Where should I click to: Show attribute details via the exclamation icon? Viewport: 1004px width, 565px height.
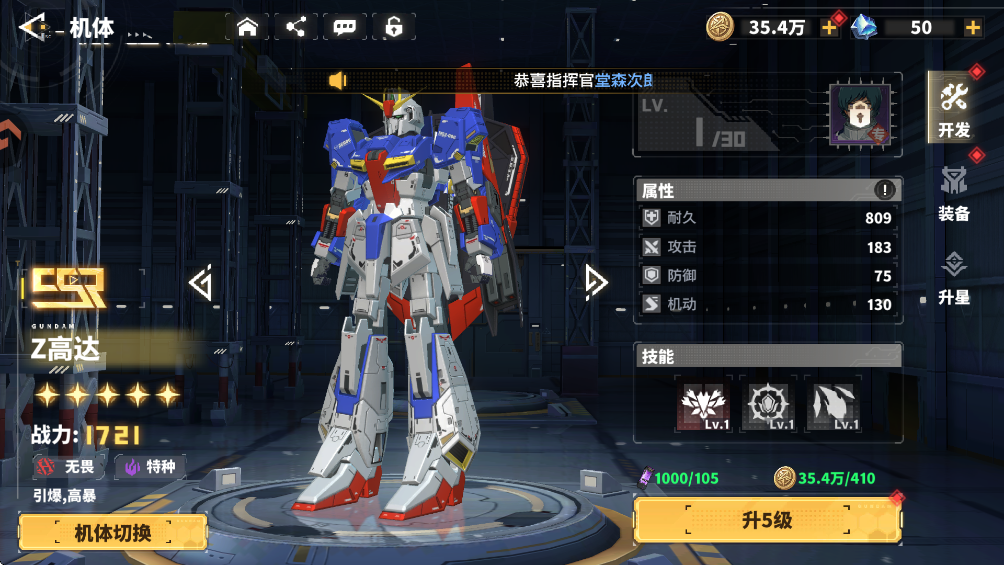885,190
